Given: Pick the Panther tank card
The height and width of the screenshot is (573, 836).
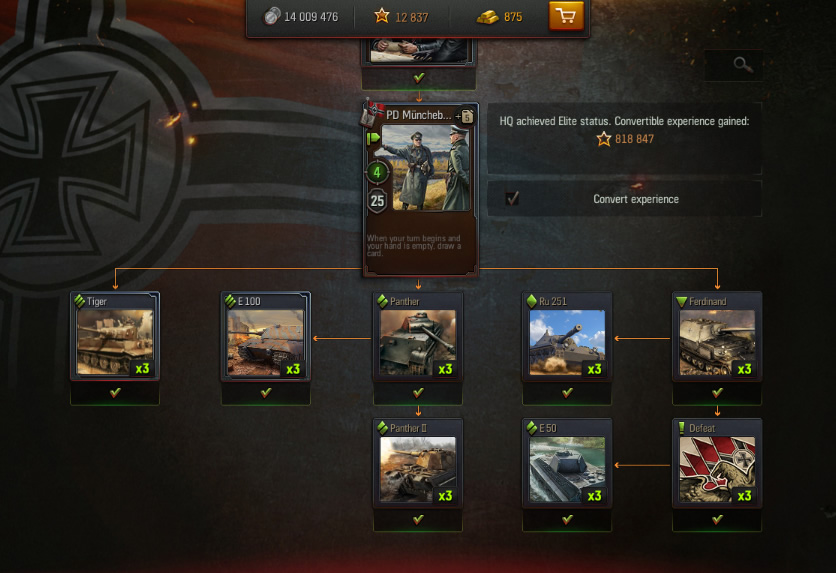Looking at the screenshot, I should (x=418, y=336).
